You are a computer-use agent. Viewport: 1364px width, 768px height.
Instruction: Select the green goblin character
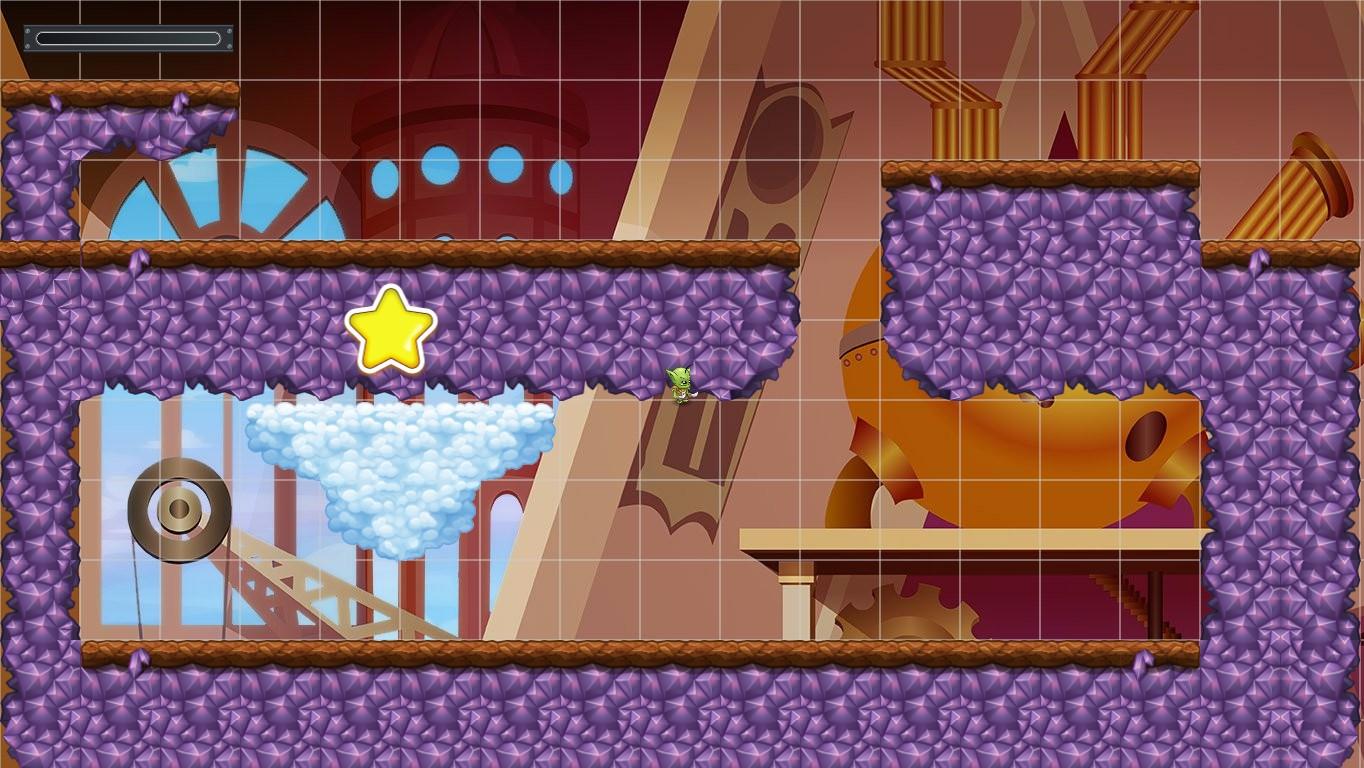(678, 385)
